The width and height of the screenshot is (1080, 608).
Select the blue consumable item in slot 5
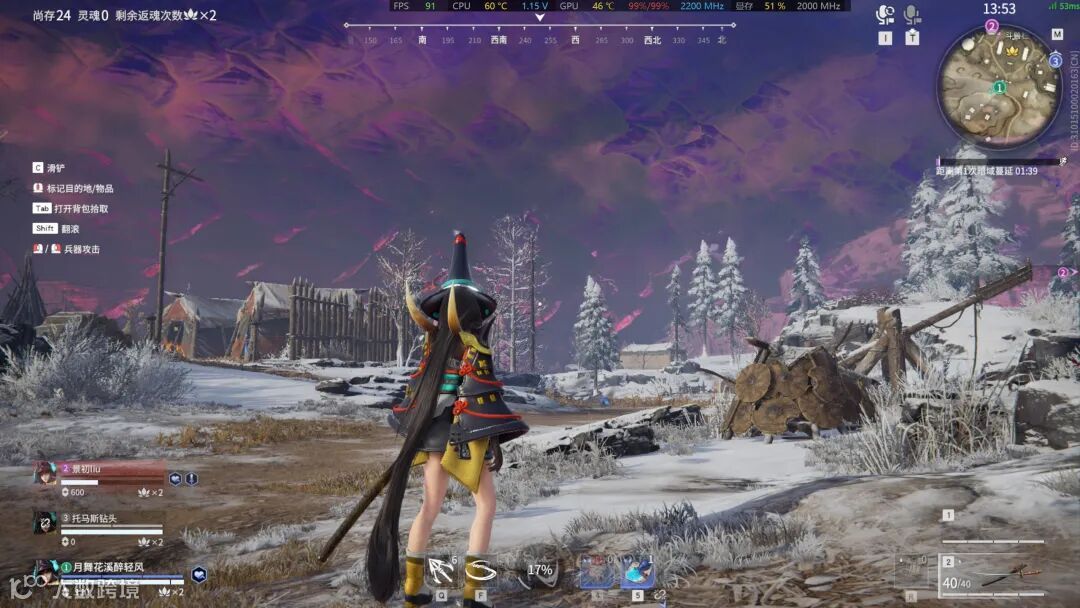637,572
